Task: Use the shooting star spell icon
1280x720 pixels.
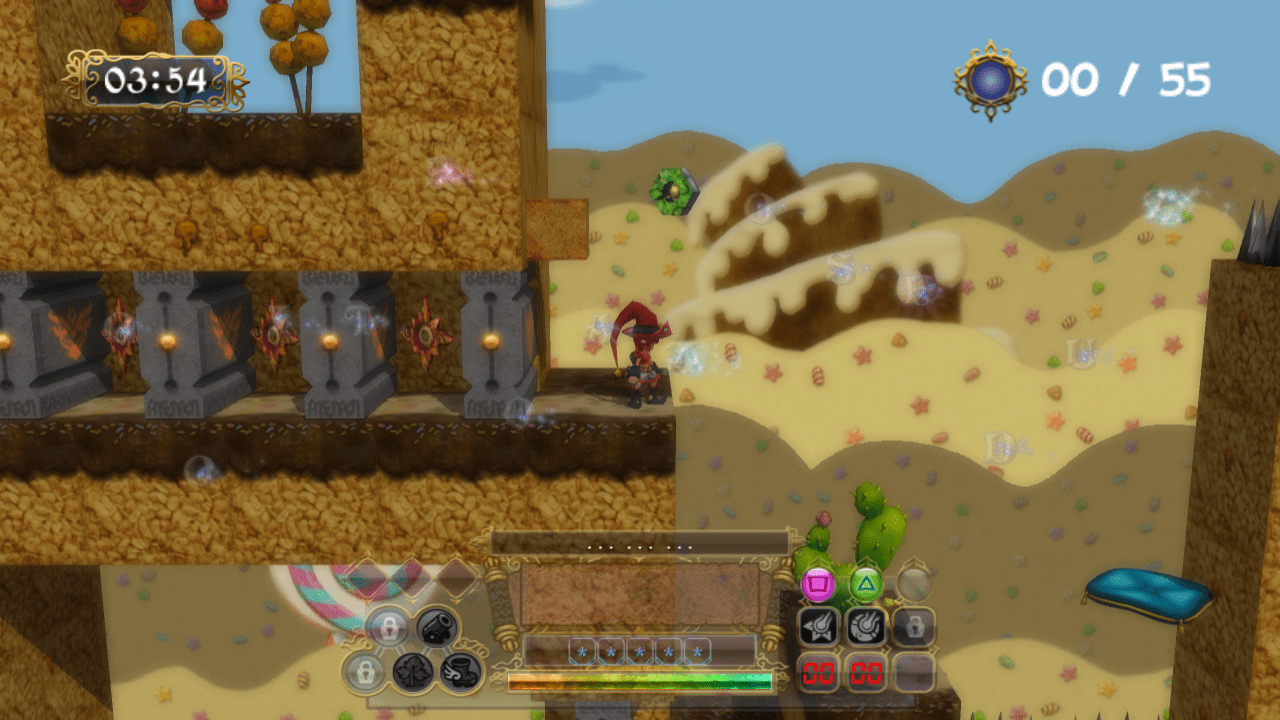Action: [818, 627]
